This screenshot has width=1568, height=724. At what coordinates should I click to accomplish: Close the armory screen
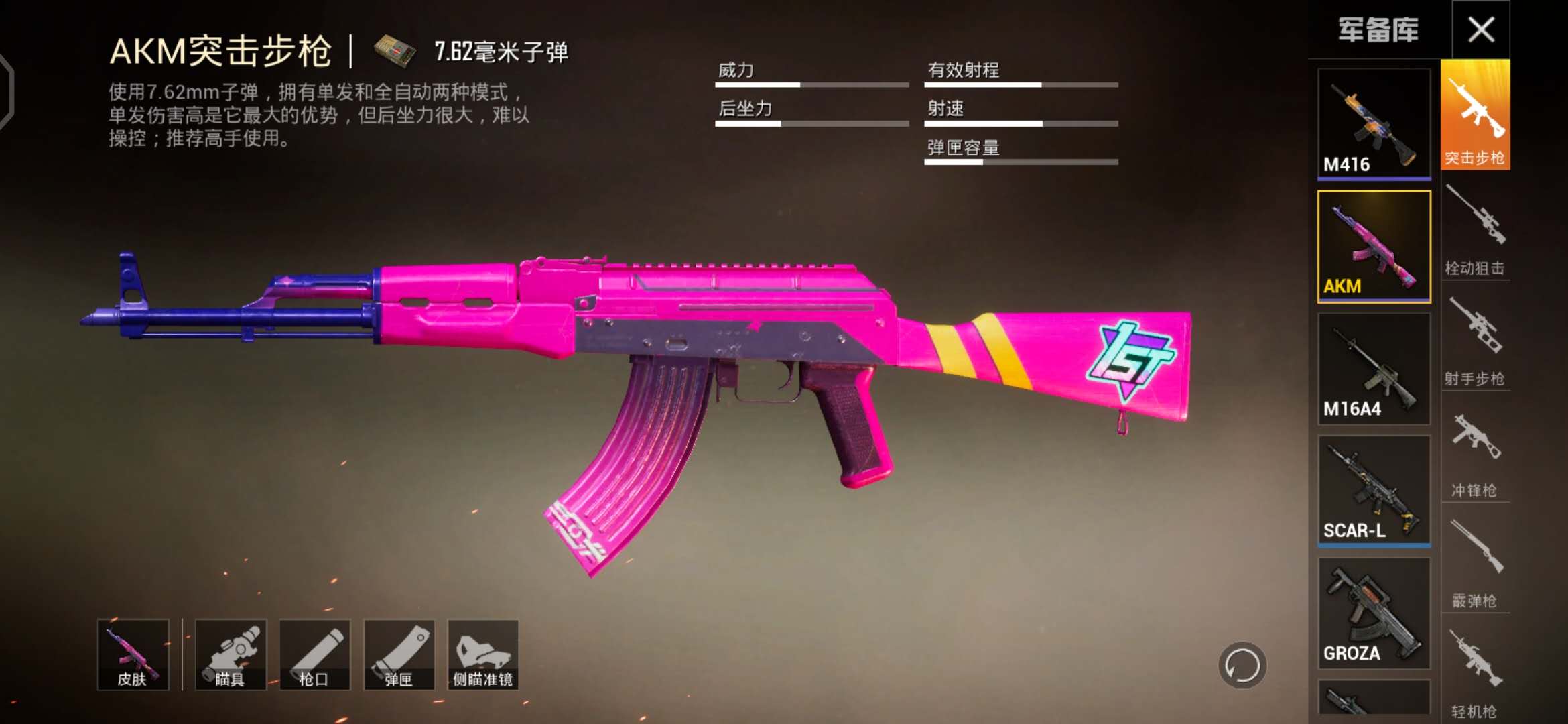click(x=1481, y=29)
